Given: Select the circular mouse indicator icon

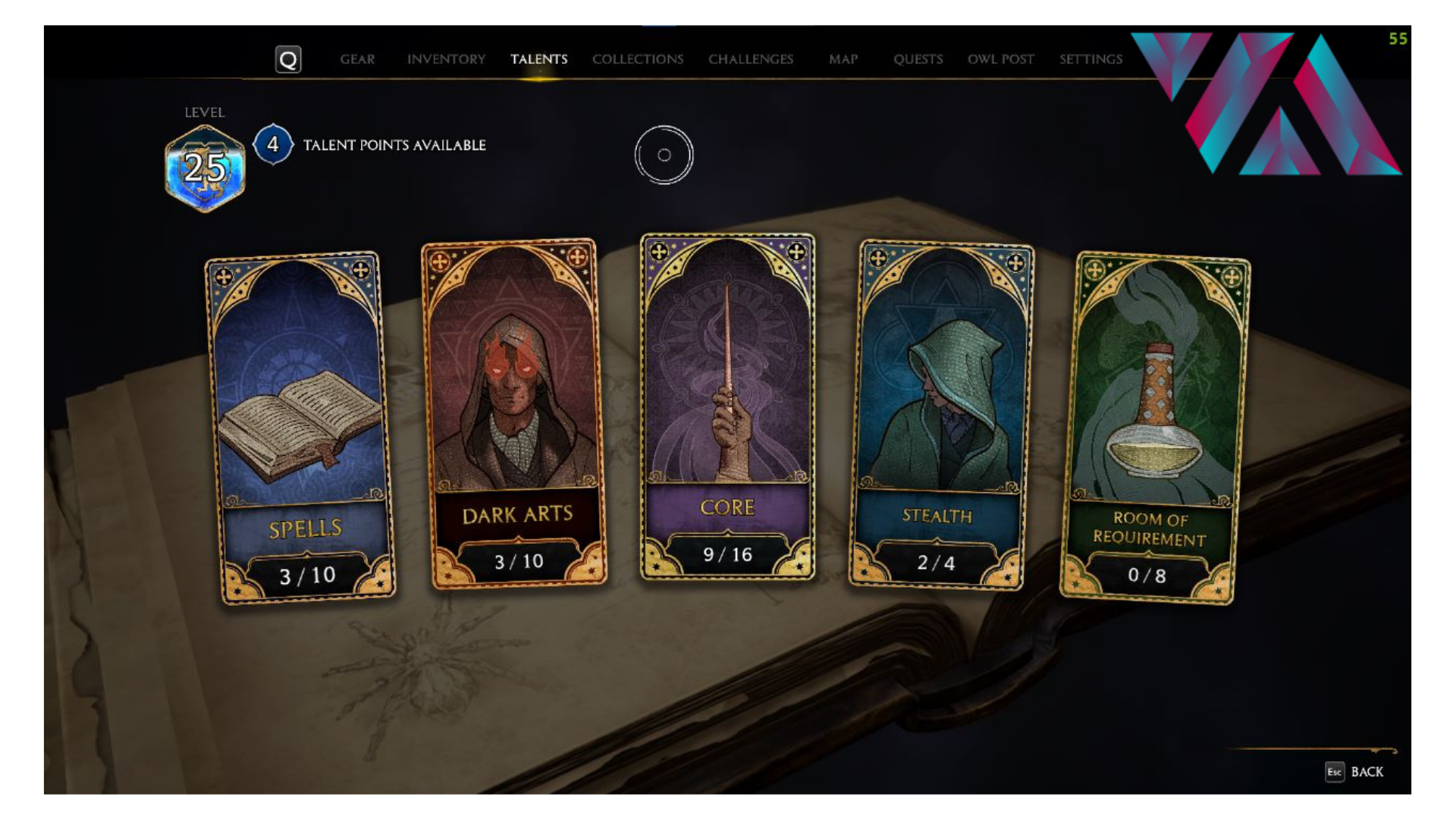Looking at the screenshot, I should (665, 154).
